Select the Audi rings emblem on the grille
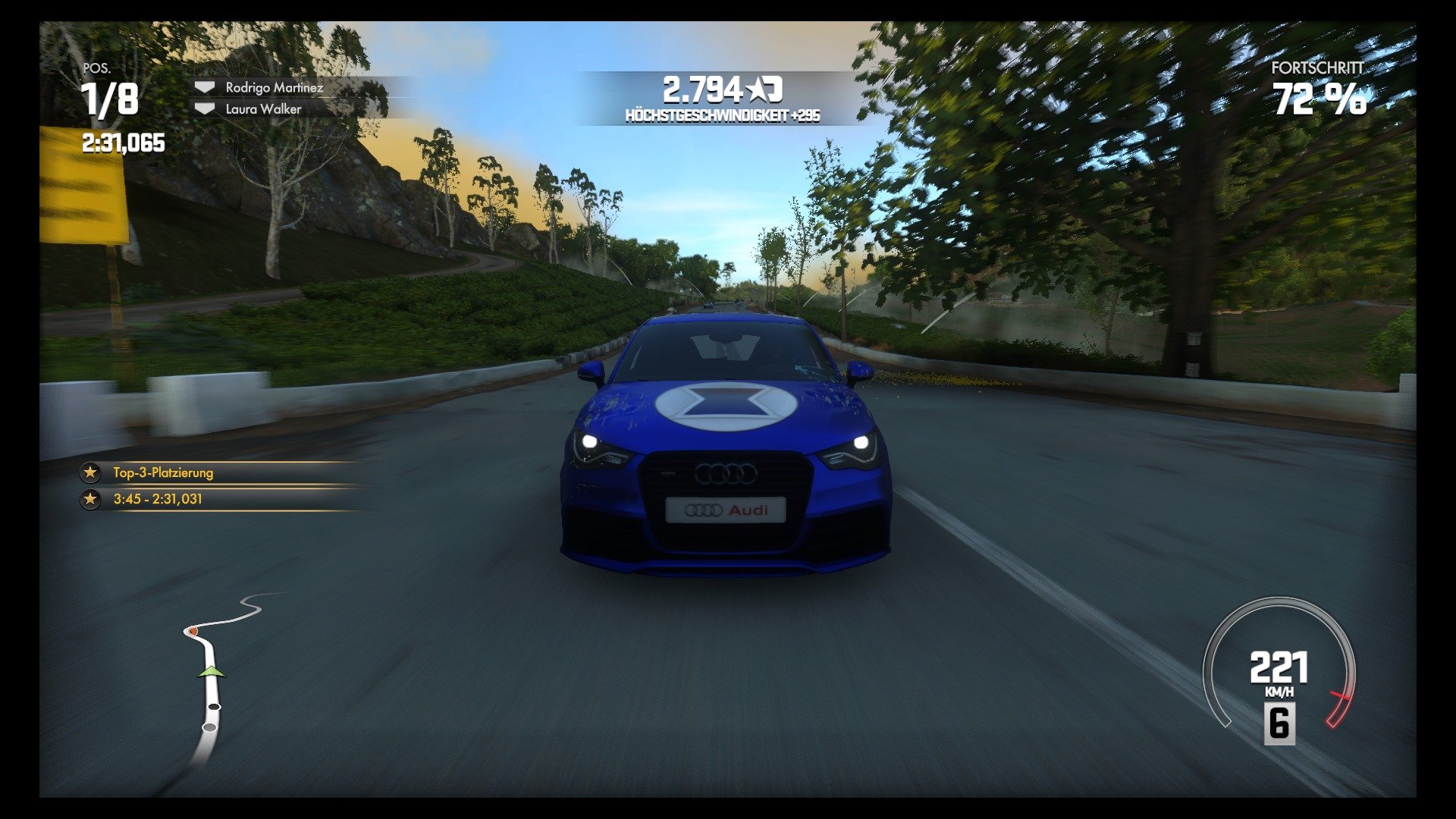The height and width of the screenshot is (819, 1456). pos(726,473)
